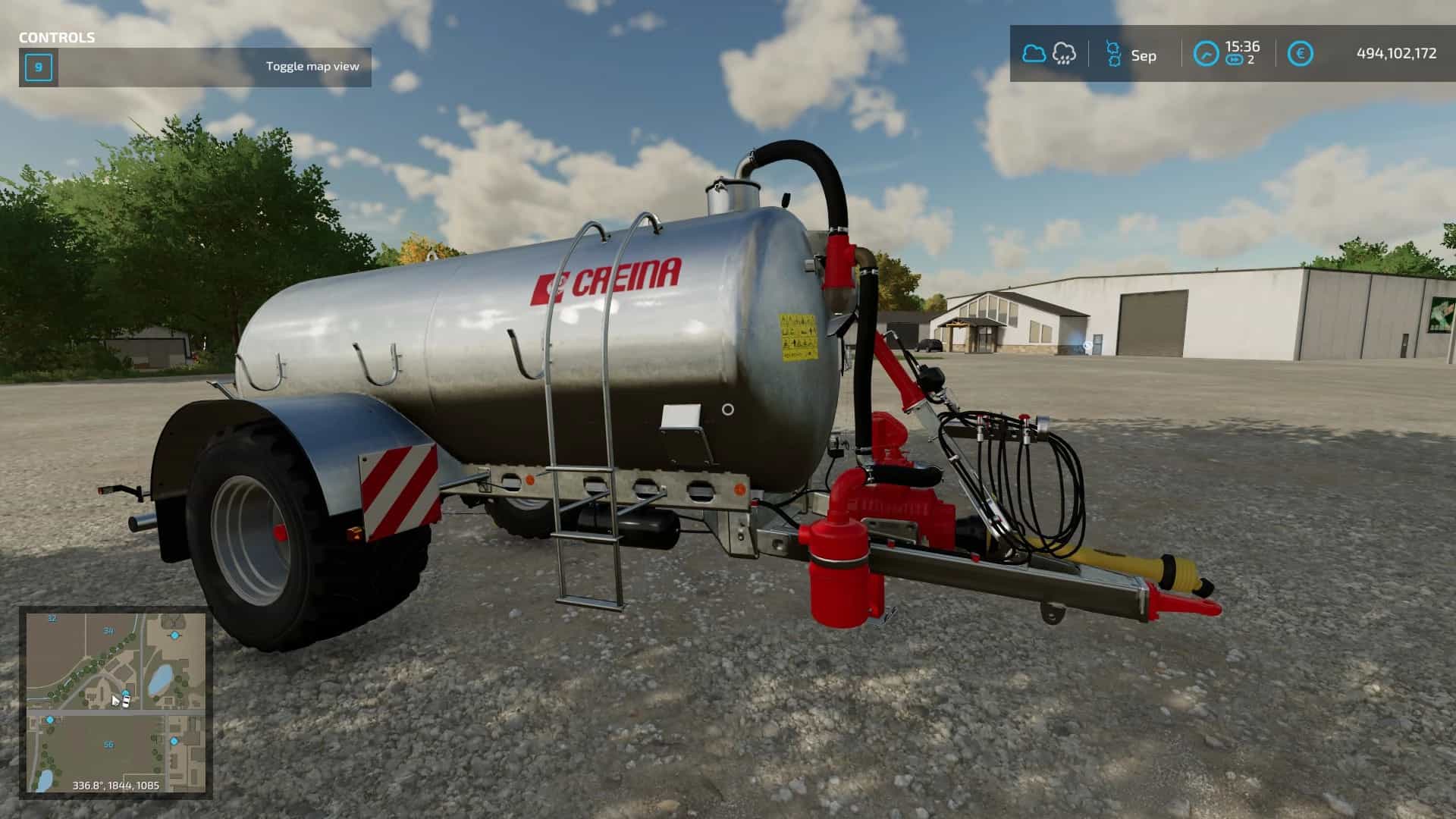Click the euro money icon
This screenshot has height=819, width=1456.
[x=1301, y=54]
